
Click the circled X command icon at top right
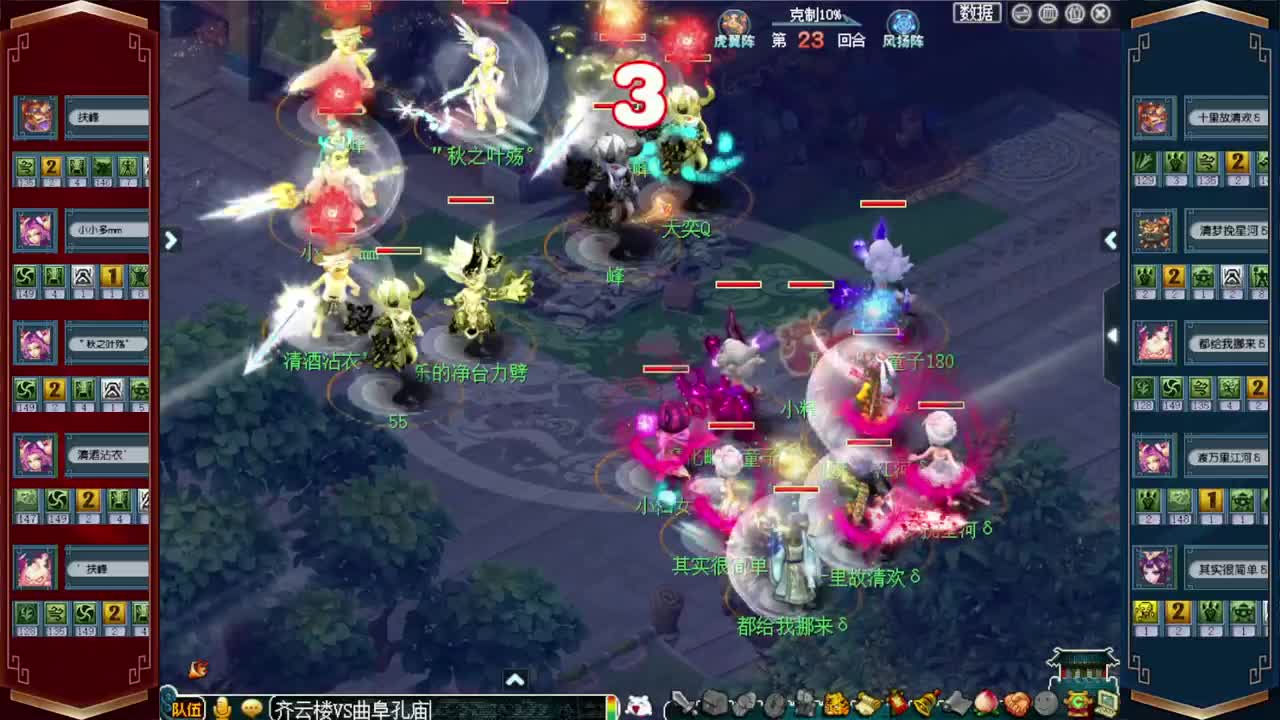coord(1098,12)
